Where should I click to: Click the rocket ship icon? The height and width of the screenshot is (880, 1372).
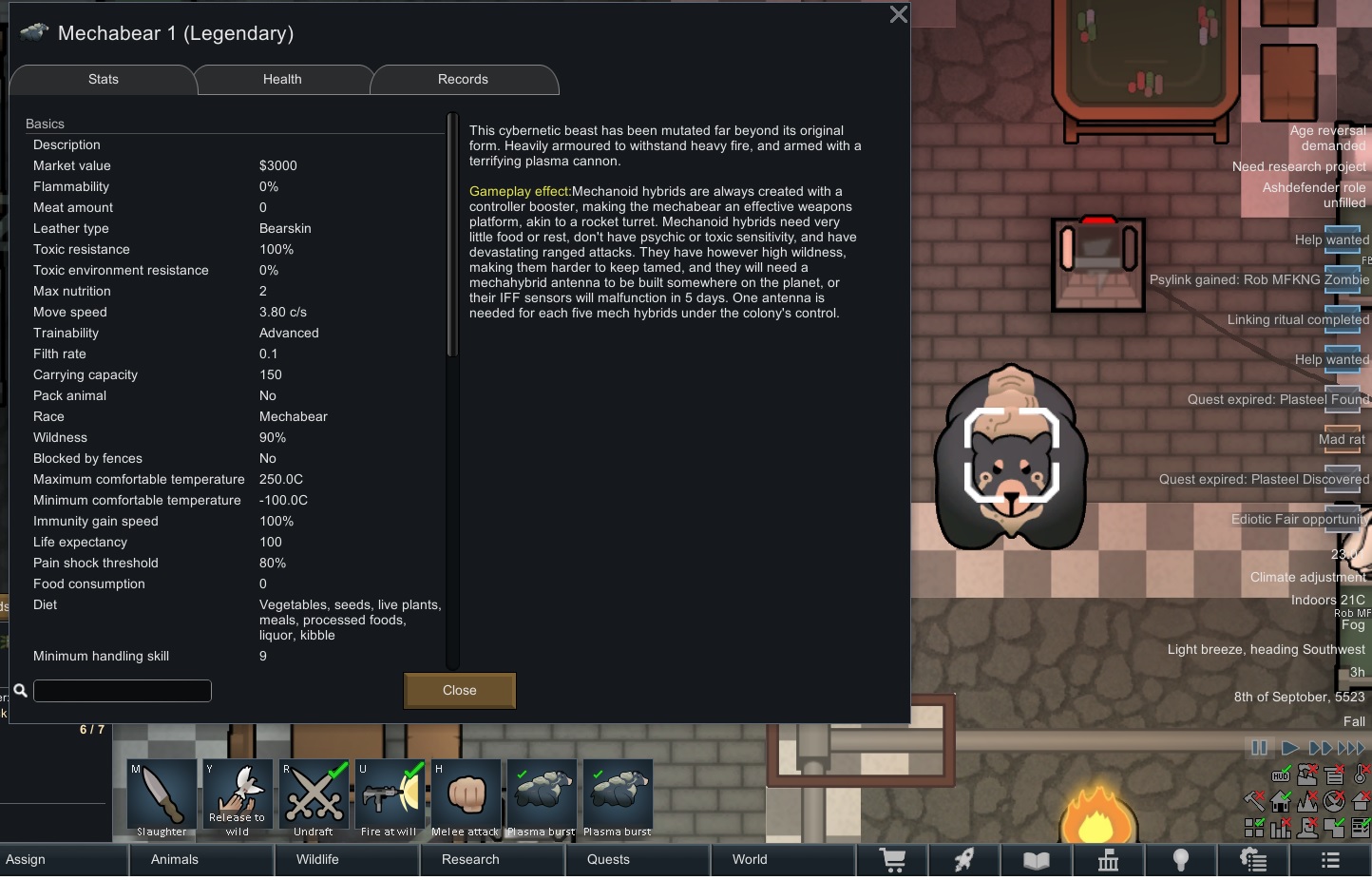tap(964, 860)
